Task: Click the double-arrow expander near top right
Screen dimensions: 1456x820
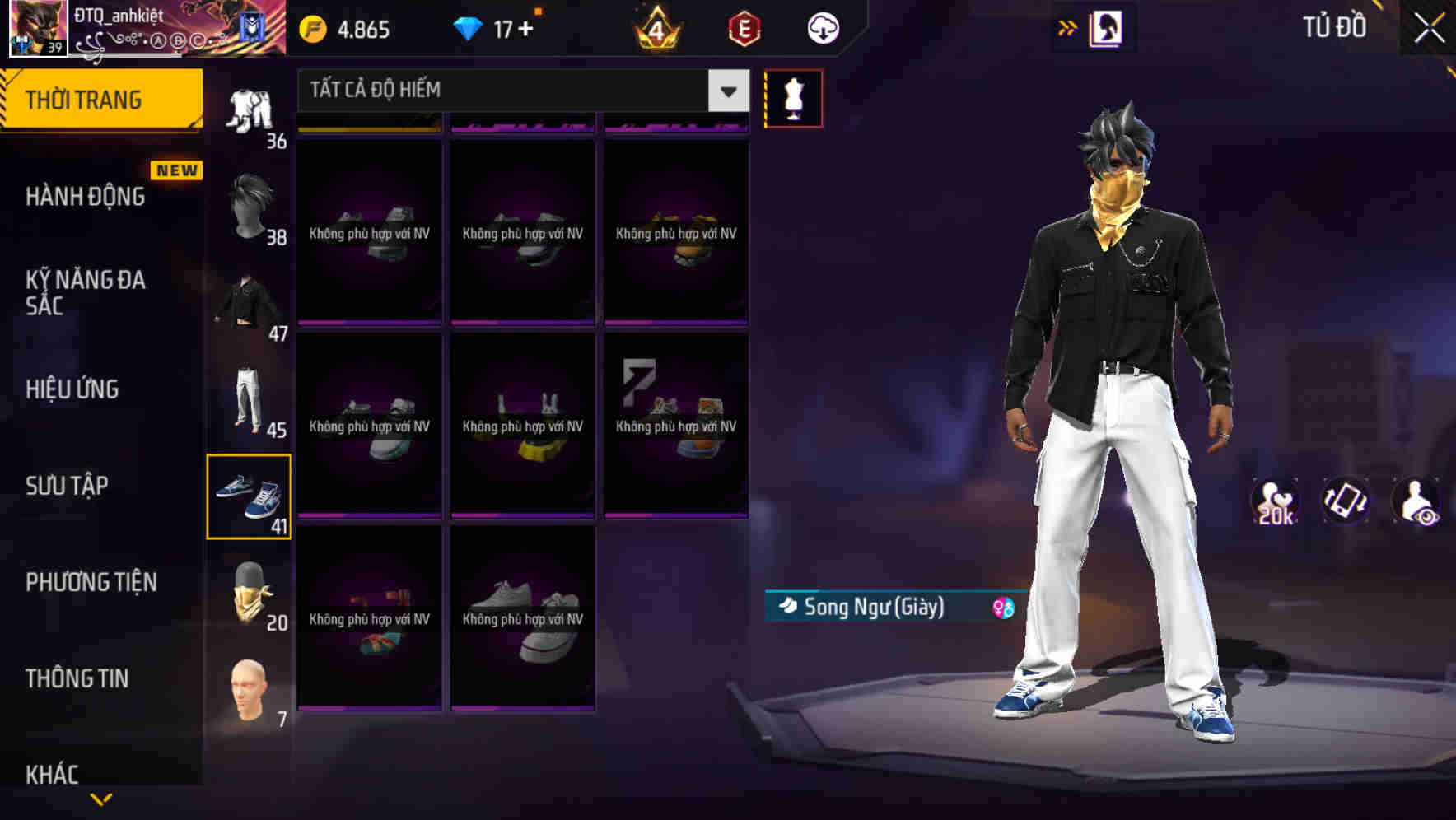Action: click(1067, 26)
